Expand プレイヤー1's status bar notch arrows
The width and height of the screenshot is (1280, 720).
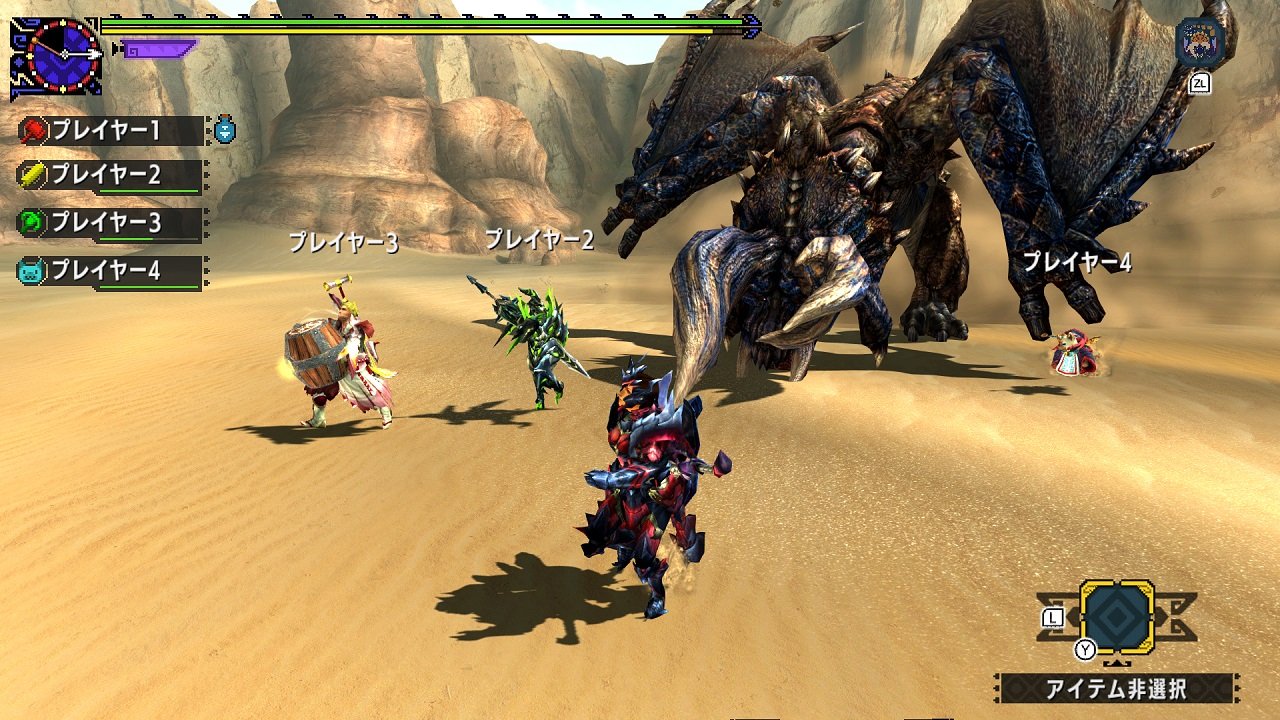pos(206,128)
